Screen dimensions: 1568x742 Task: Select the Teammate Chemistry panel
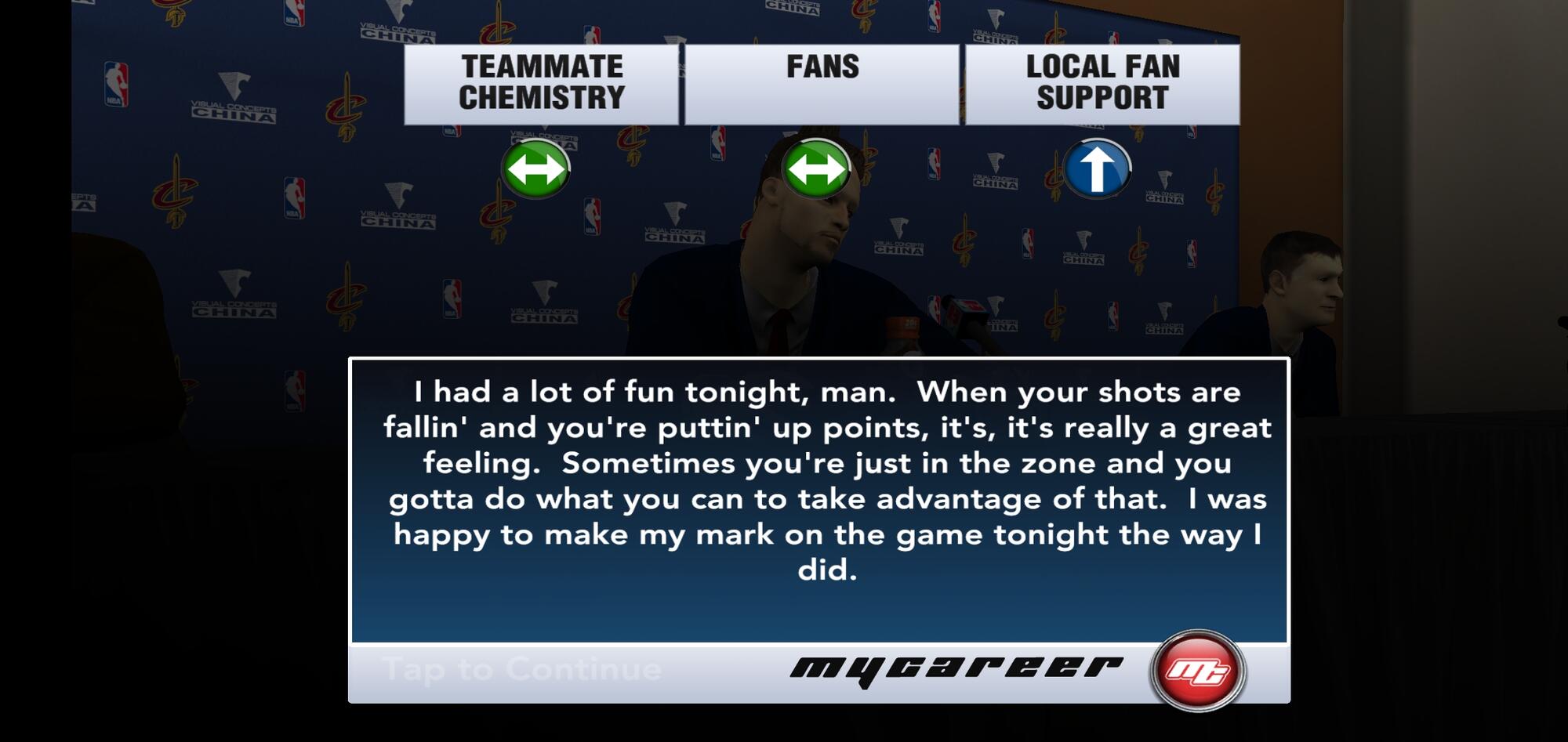pyautogui.click(x=541, y=83)
